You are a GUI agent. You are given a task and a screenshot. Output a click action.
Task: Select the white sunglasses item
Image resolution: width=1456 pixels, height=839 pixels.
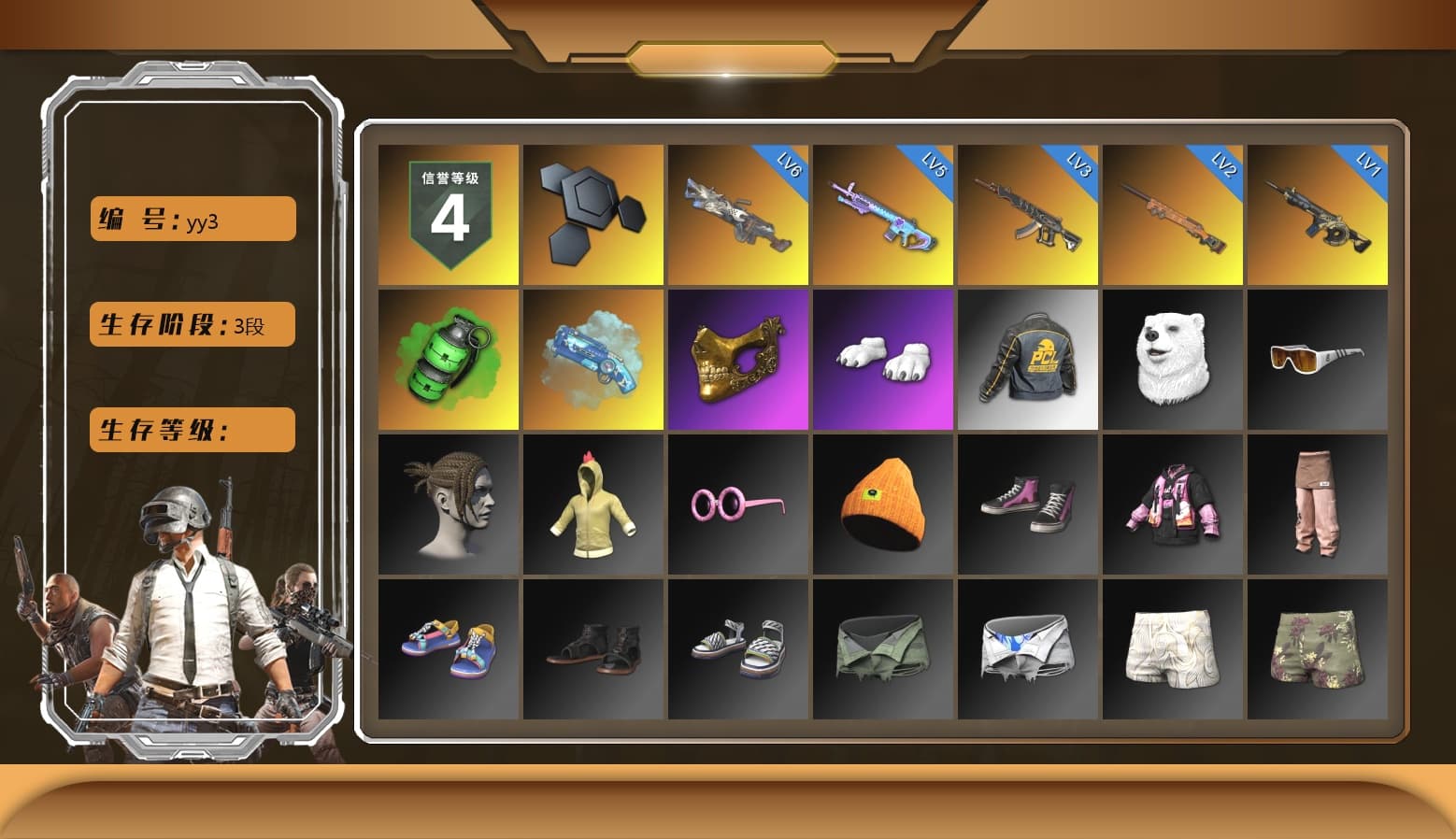[x=1318, y=360]
